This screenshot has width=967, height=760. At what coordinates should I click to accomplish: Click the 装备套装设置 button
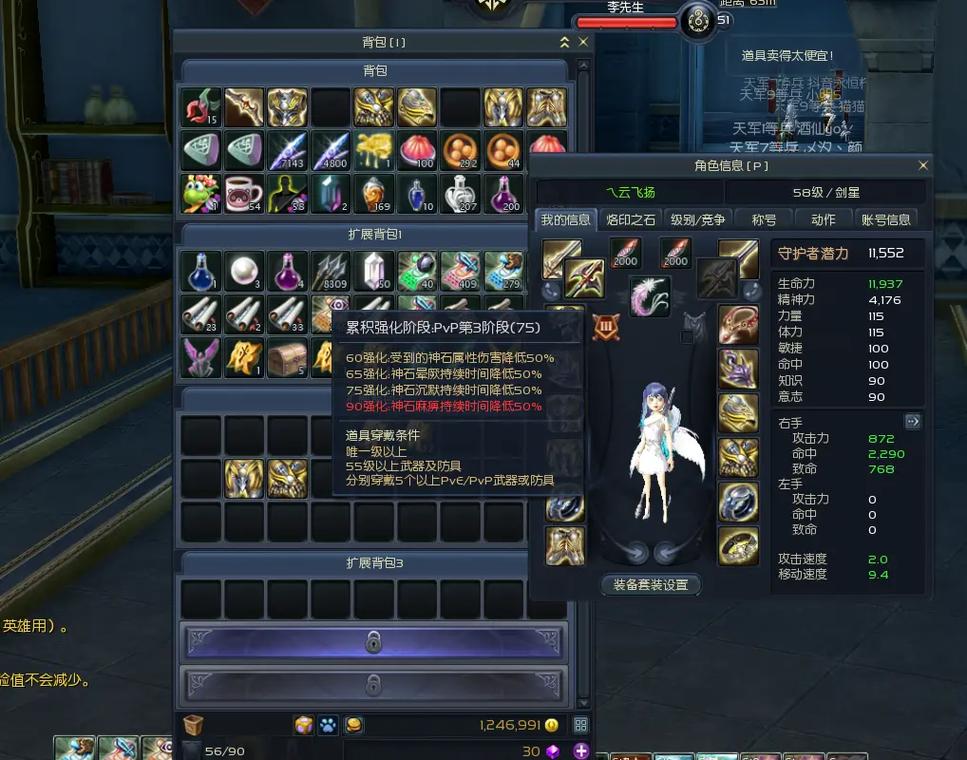coord(650,585)
